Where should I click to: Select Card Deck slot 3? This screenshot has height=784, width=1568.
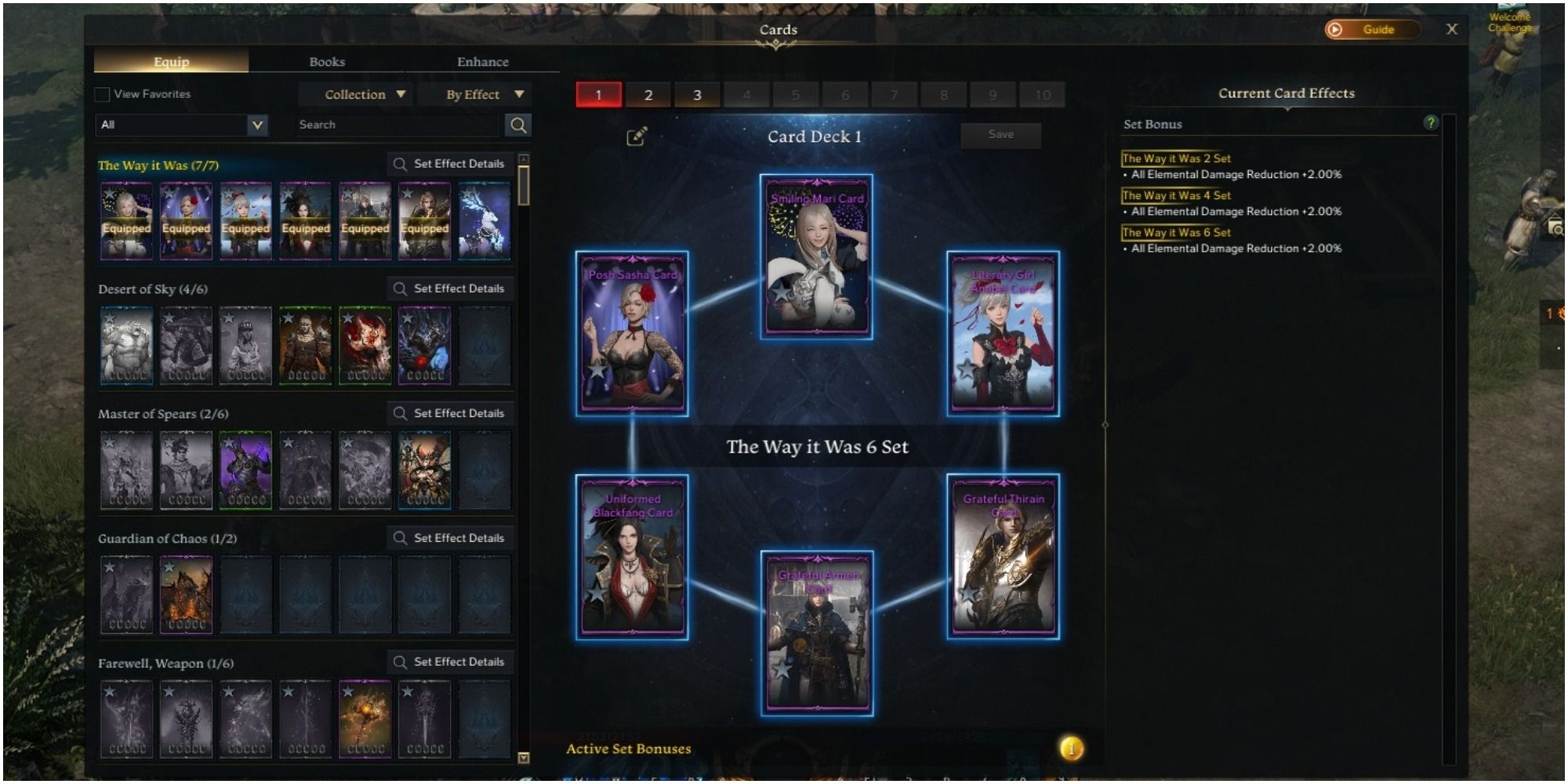(697, 93)
